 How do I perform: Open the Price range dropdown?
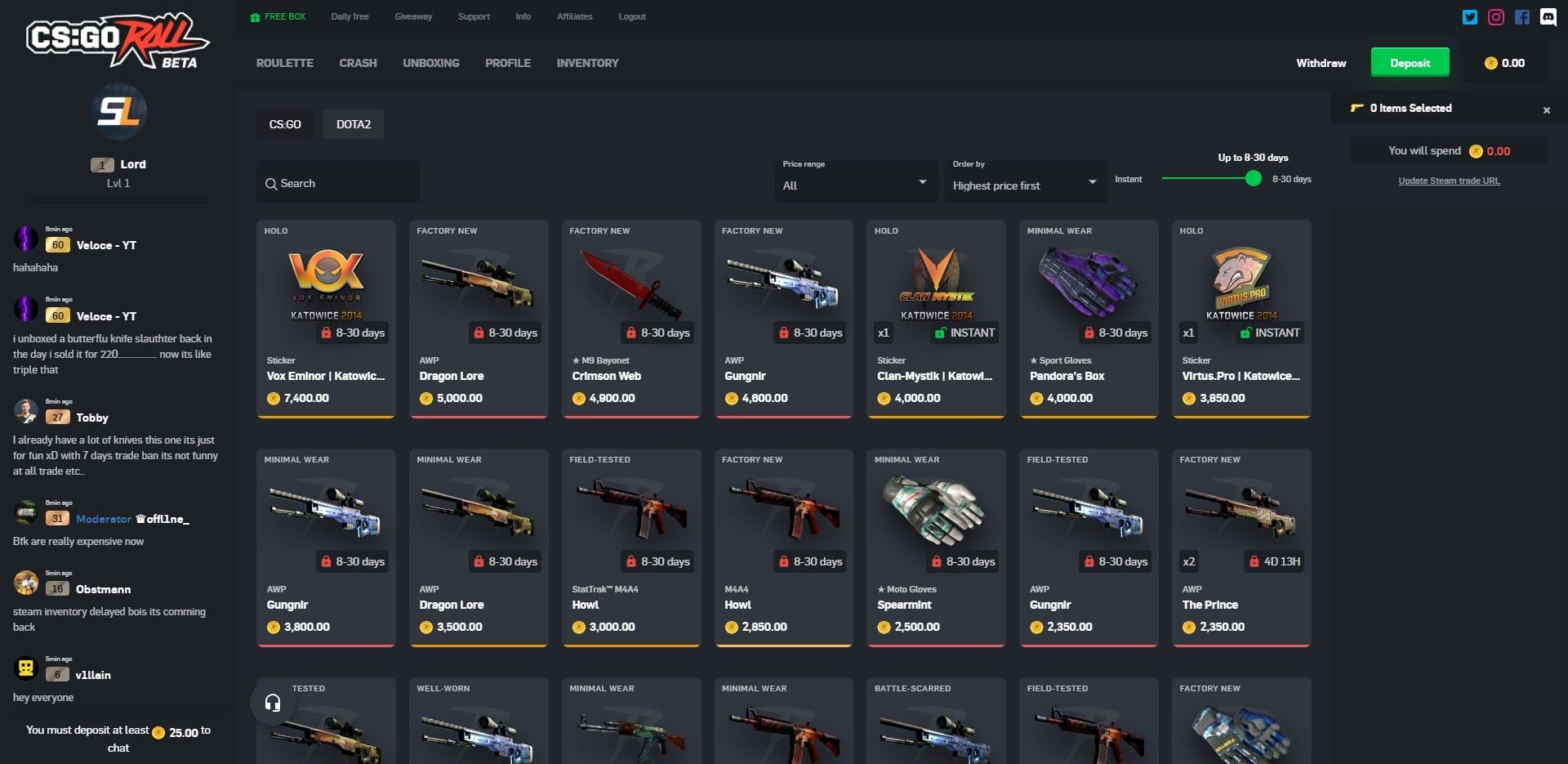pos(855,184)
